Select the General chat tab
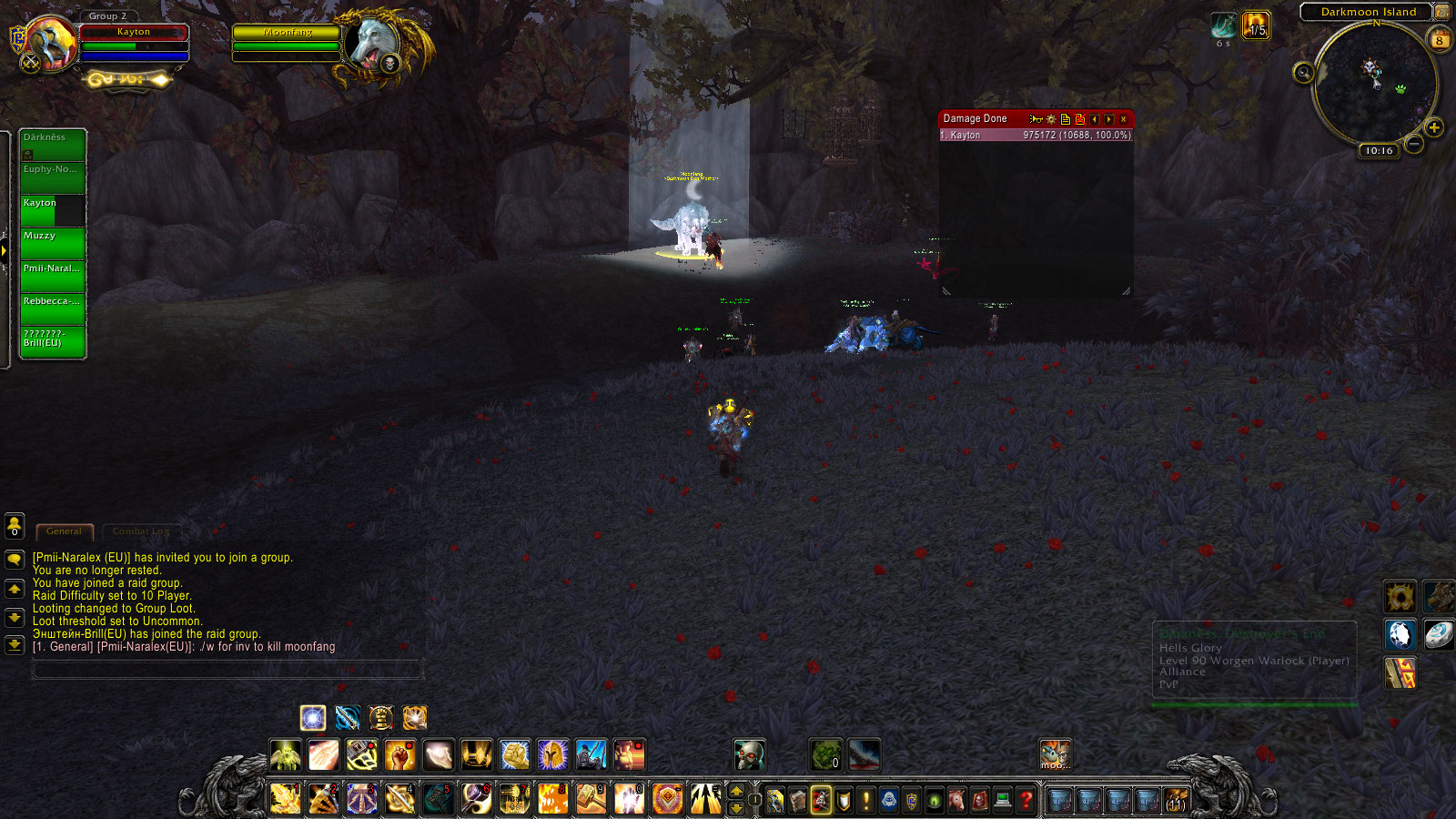Screen dimensions: 1456x819 pyautogui.click(x=64, y=531)
